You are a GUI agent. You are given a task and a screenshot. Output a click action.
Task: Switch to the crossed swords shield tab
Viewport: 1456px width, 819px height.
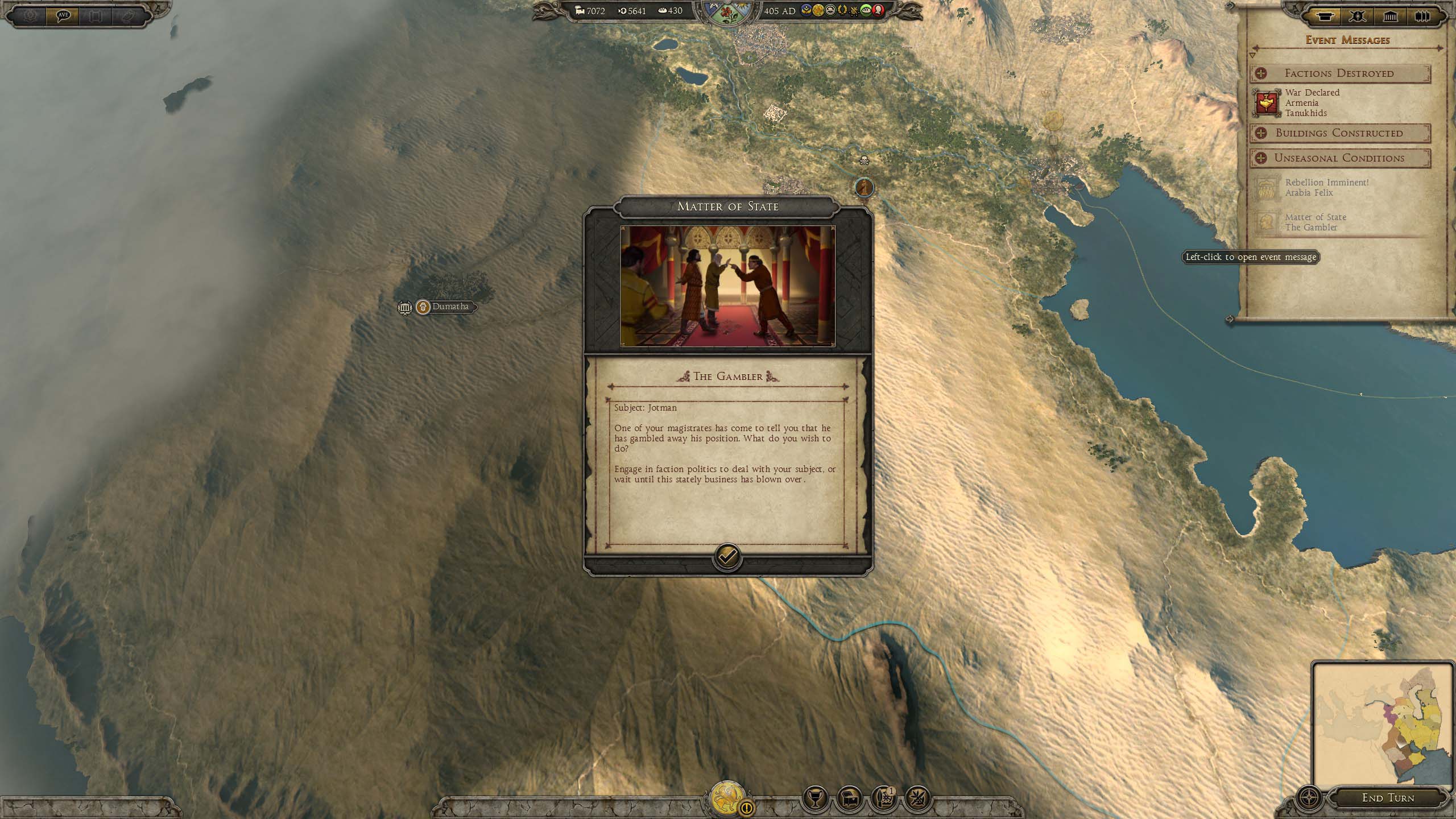point(1358,16)
